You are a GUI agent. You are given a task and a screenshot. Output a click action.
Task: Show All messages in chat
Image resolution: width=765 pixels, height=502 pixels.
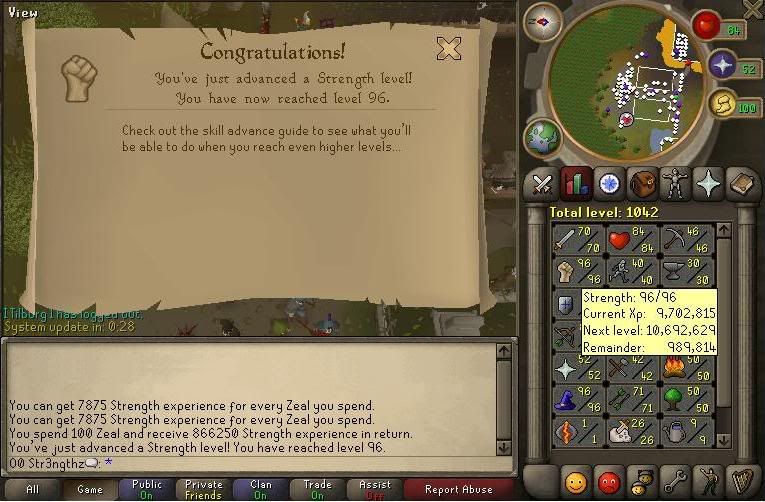[x=33, y=490]
